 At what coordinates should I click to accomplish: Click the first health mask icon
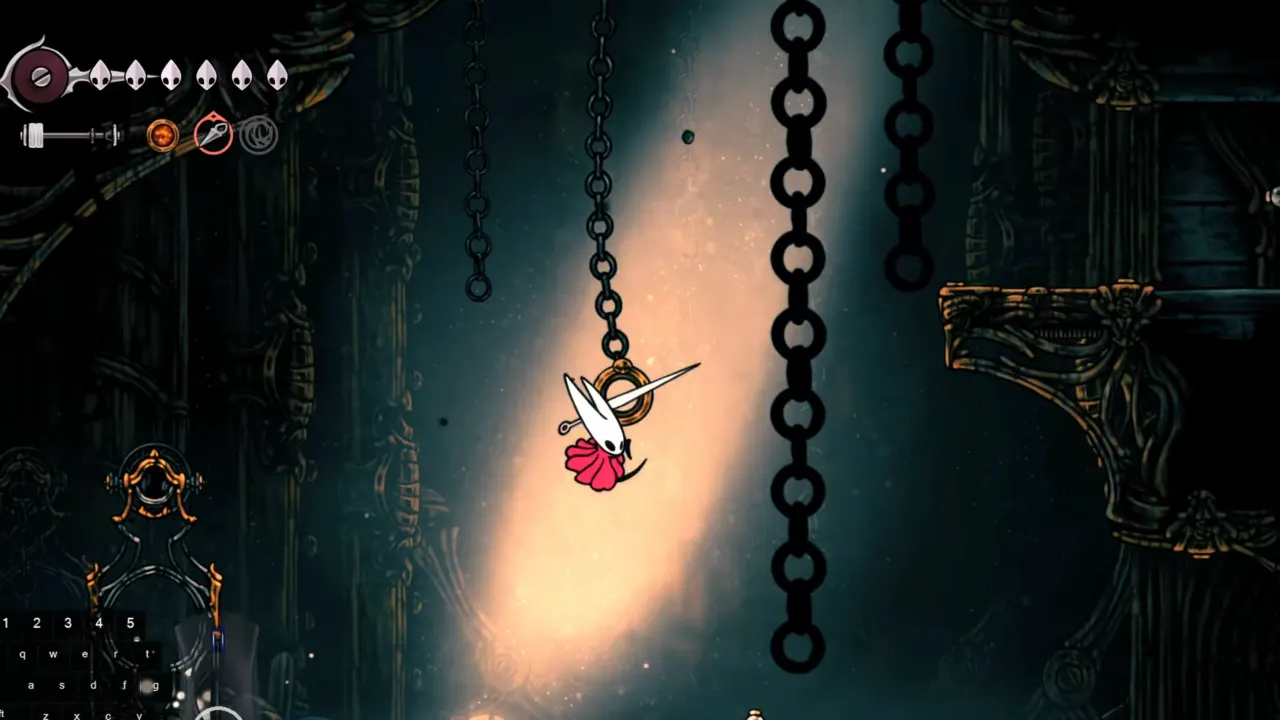(100, 76)
